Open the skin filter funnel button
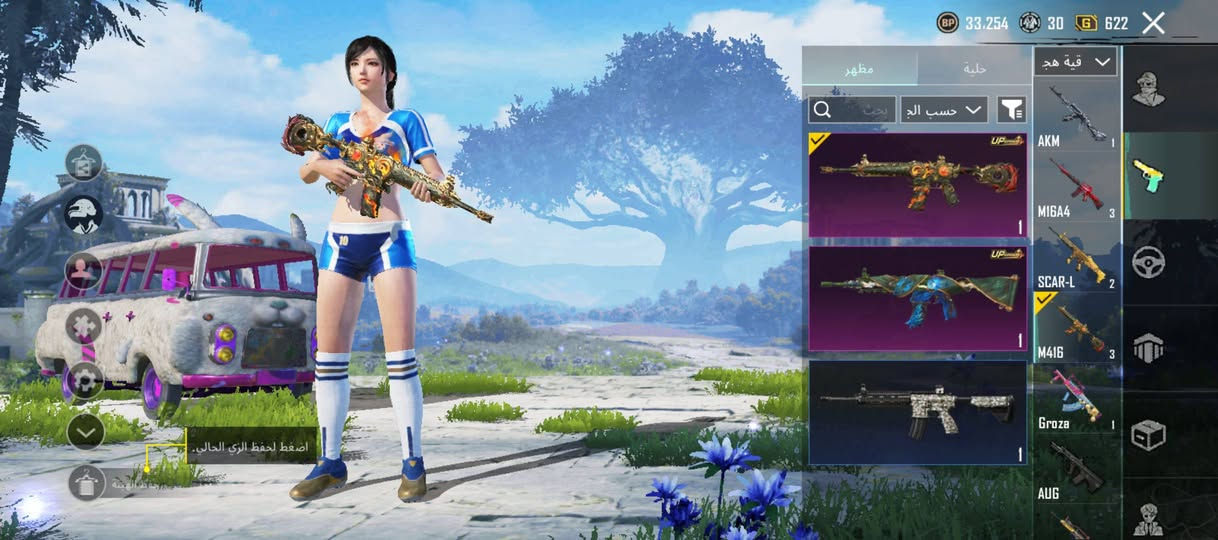This screenshot has width=1218, height=540. click(1012, 109)
